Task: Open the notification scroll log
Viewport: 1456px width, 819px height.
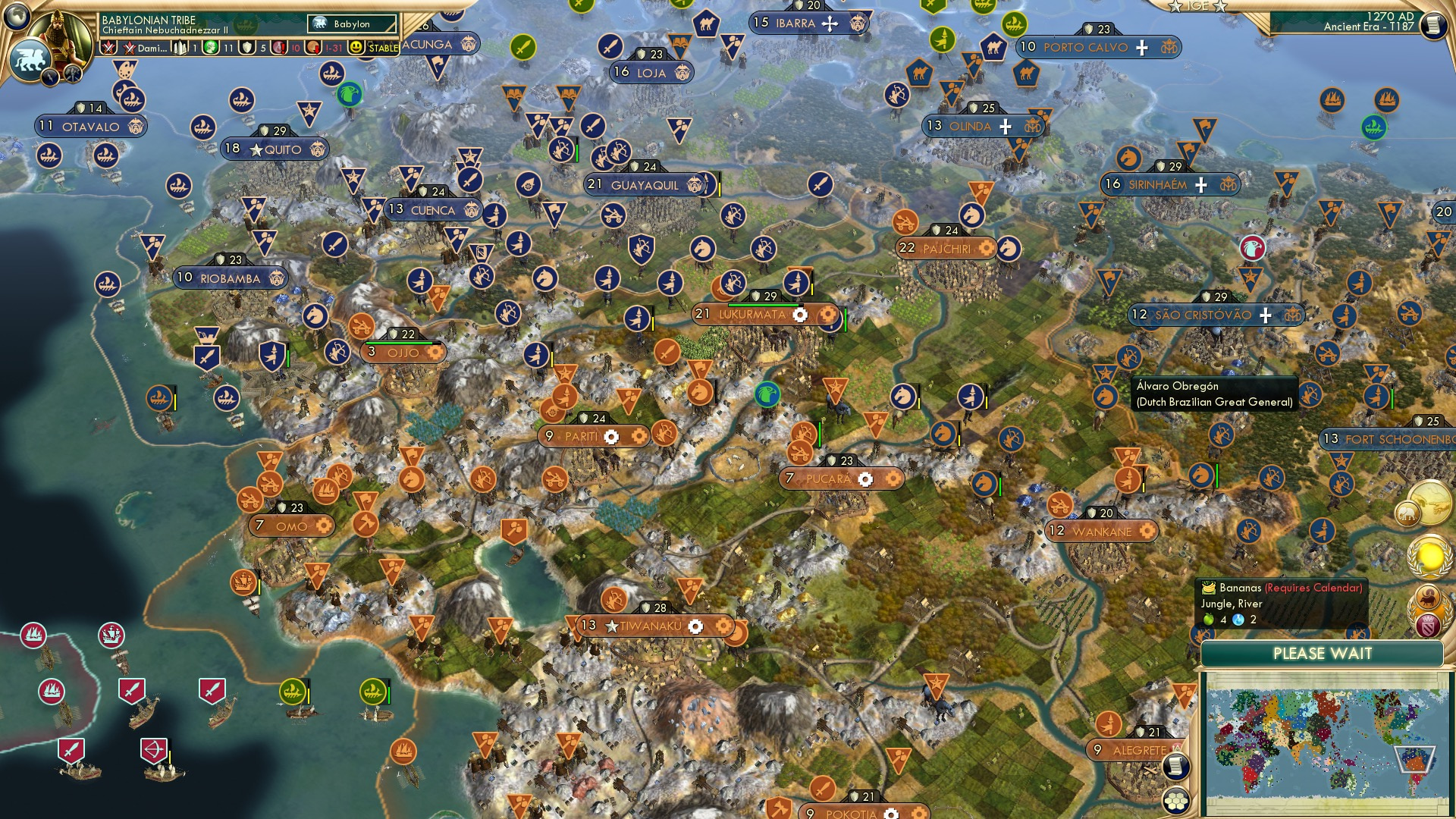Action: (1177, 766)
